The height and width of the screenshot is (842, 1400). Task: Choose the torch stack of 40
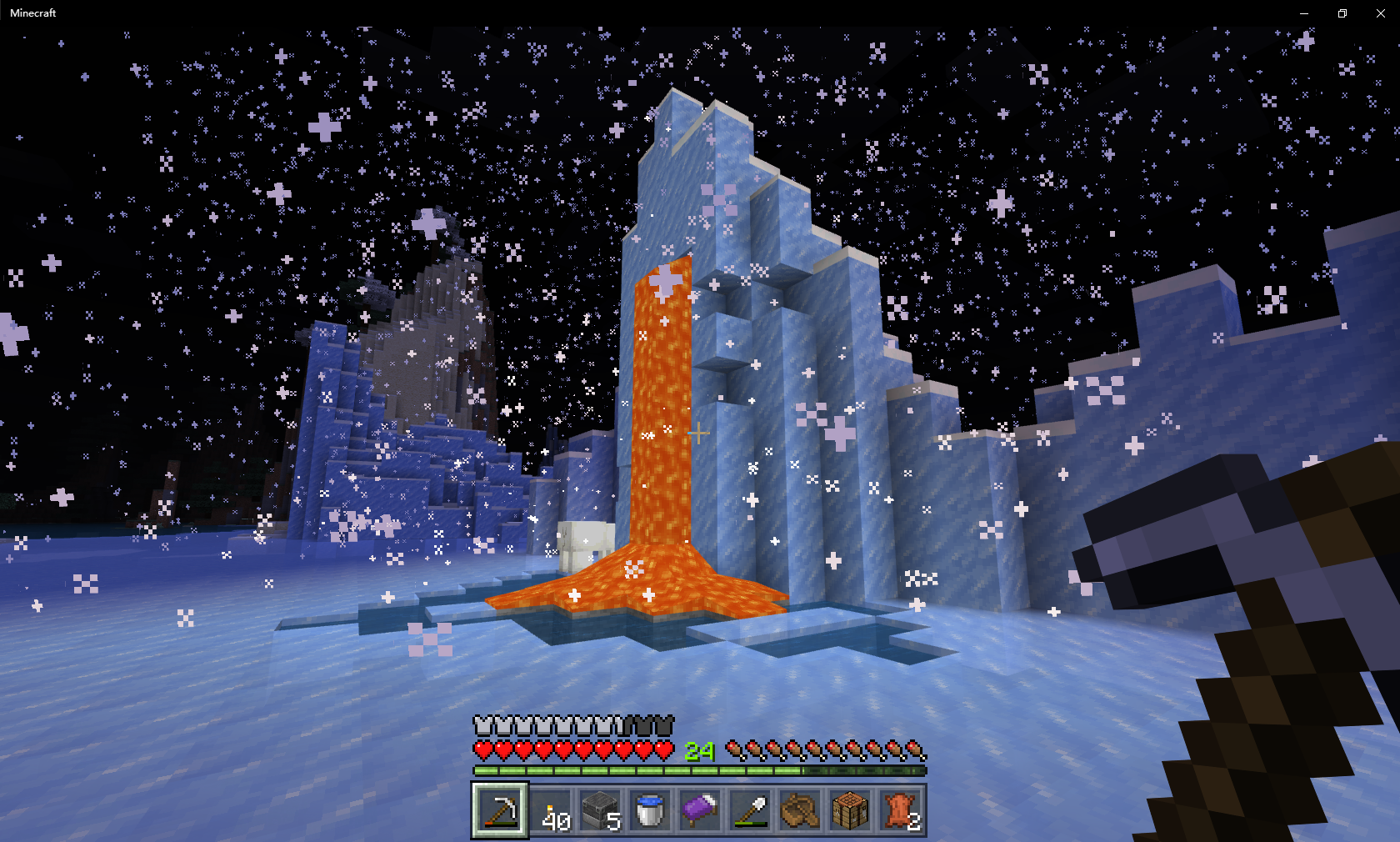550,810
